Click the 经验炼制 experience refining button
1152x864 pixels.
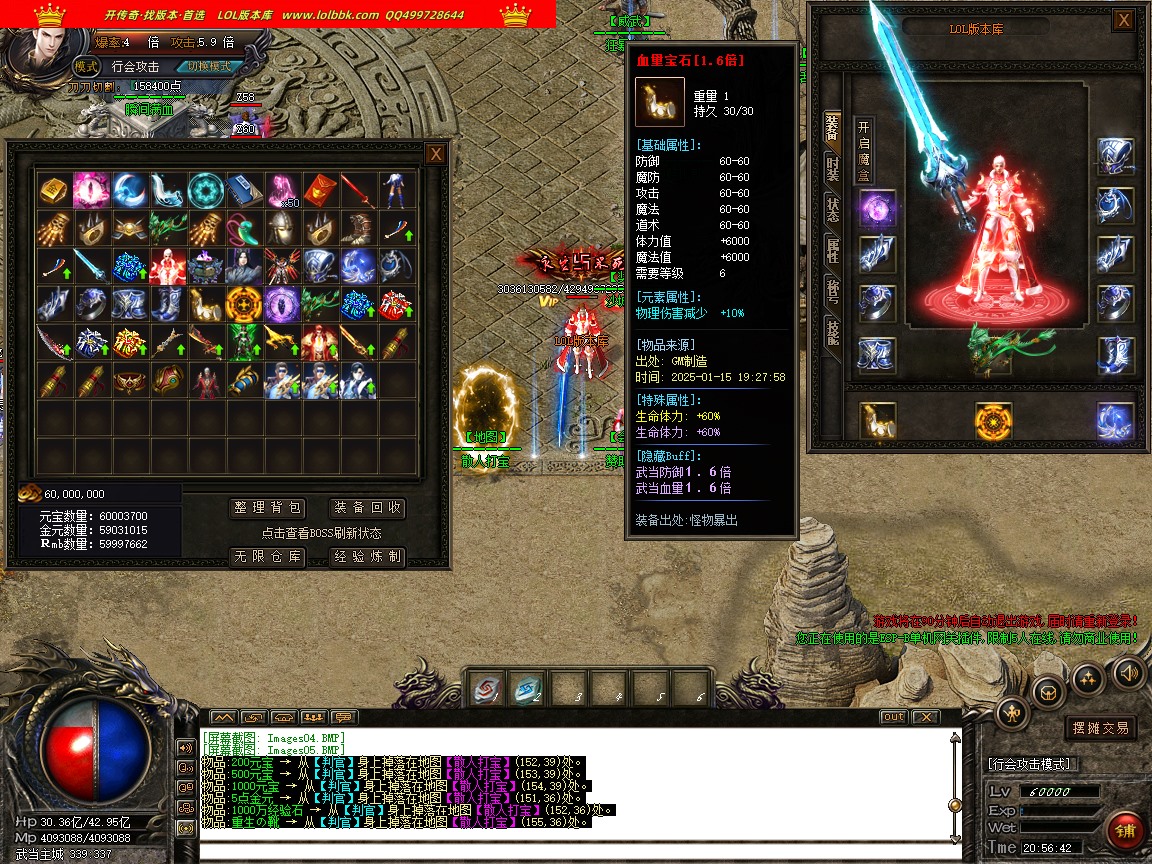click(x=367, y=557)
